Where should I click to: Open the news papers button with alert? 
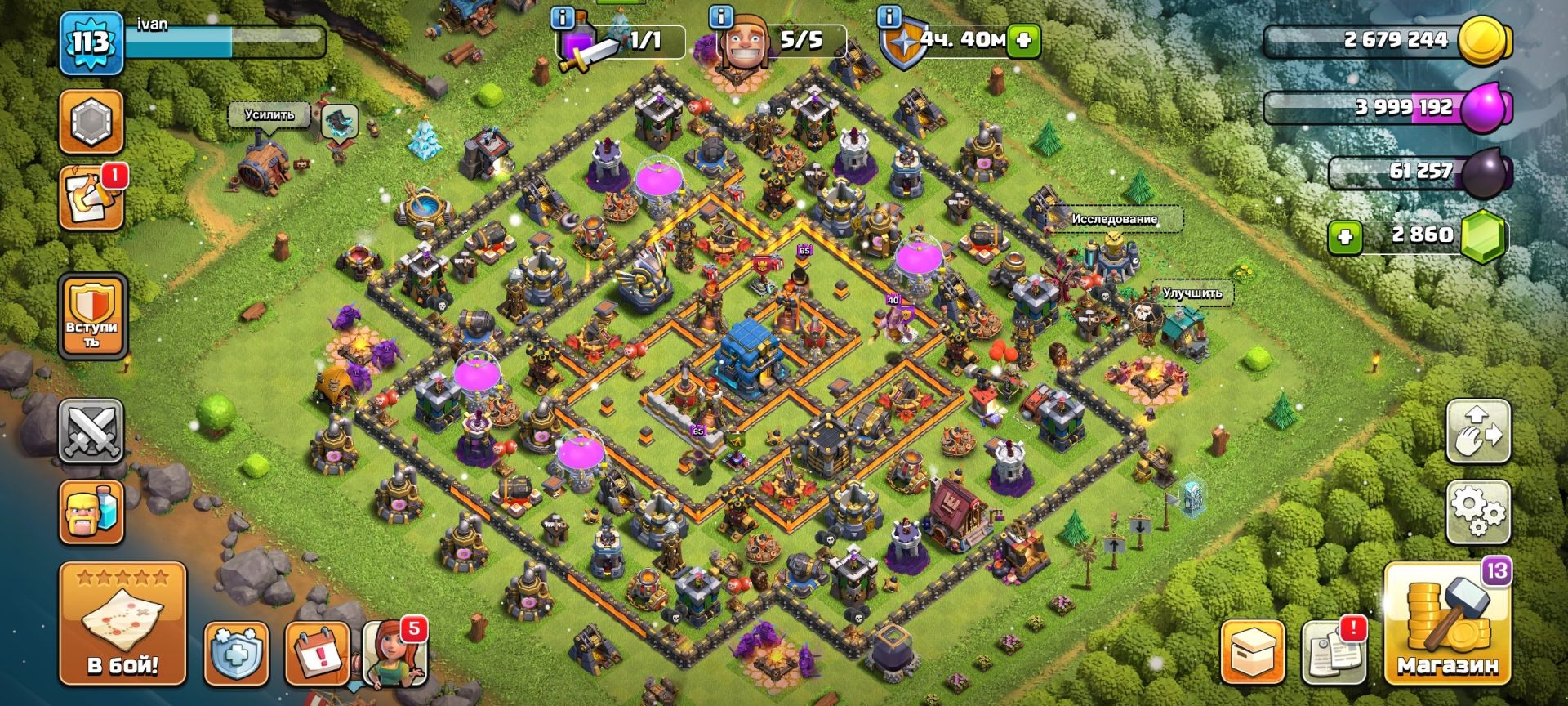pyautogui.click(x=1333, y=651)
